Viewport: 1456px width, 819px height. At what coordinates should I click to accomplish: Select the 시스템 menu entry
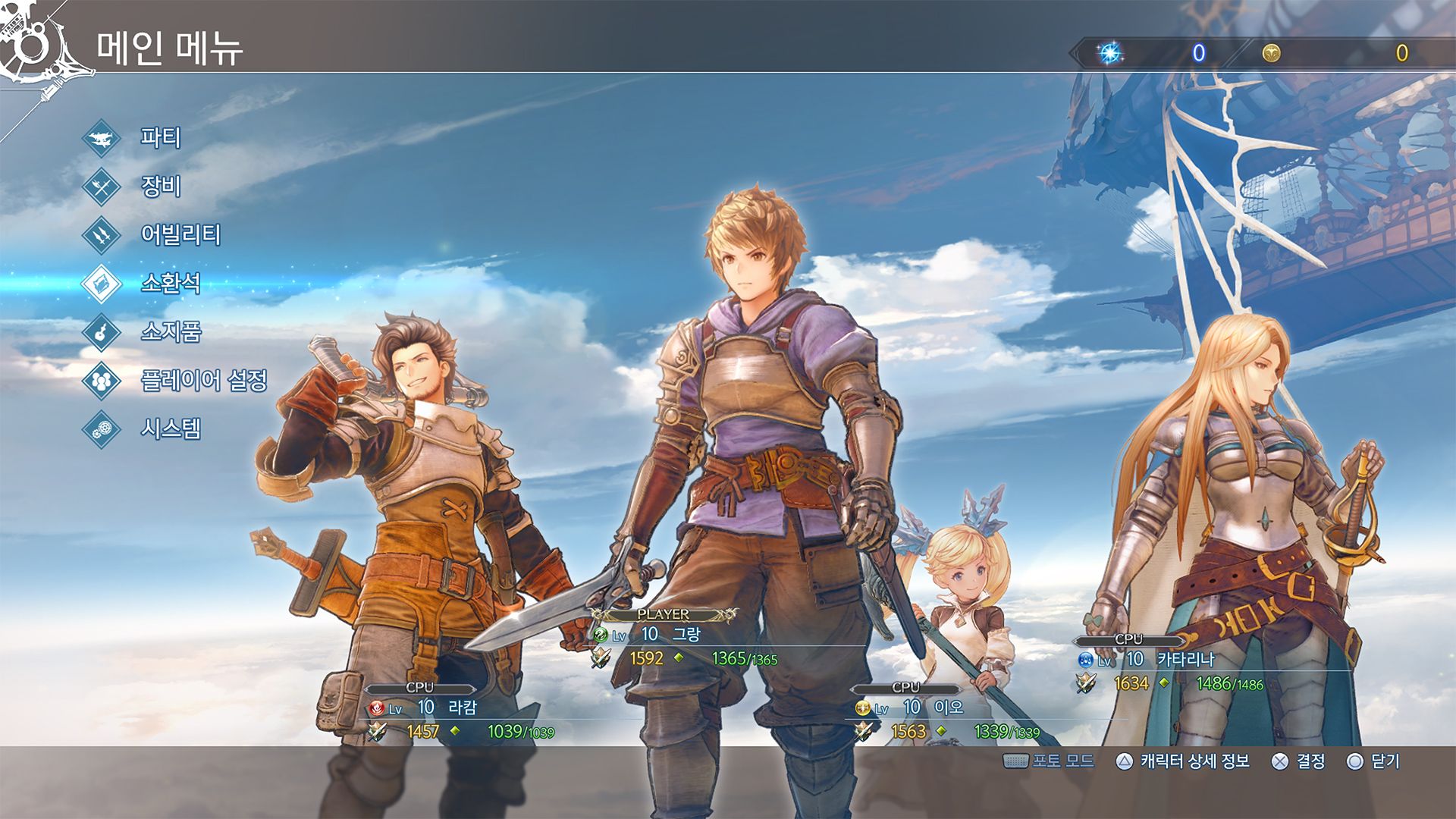[x=171, y=429]
